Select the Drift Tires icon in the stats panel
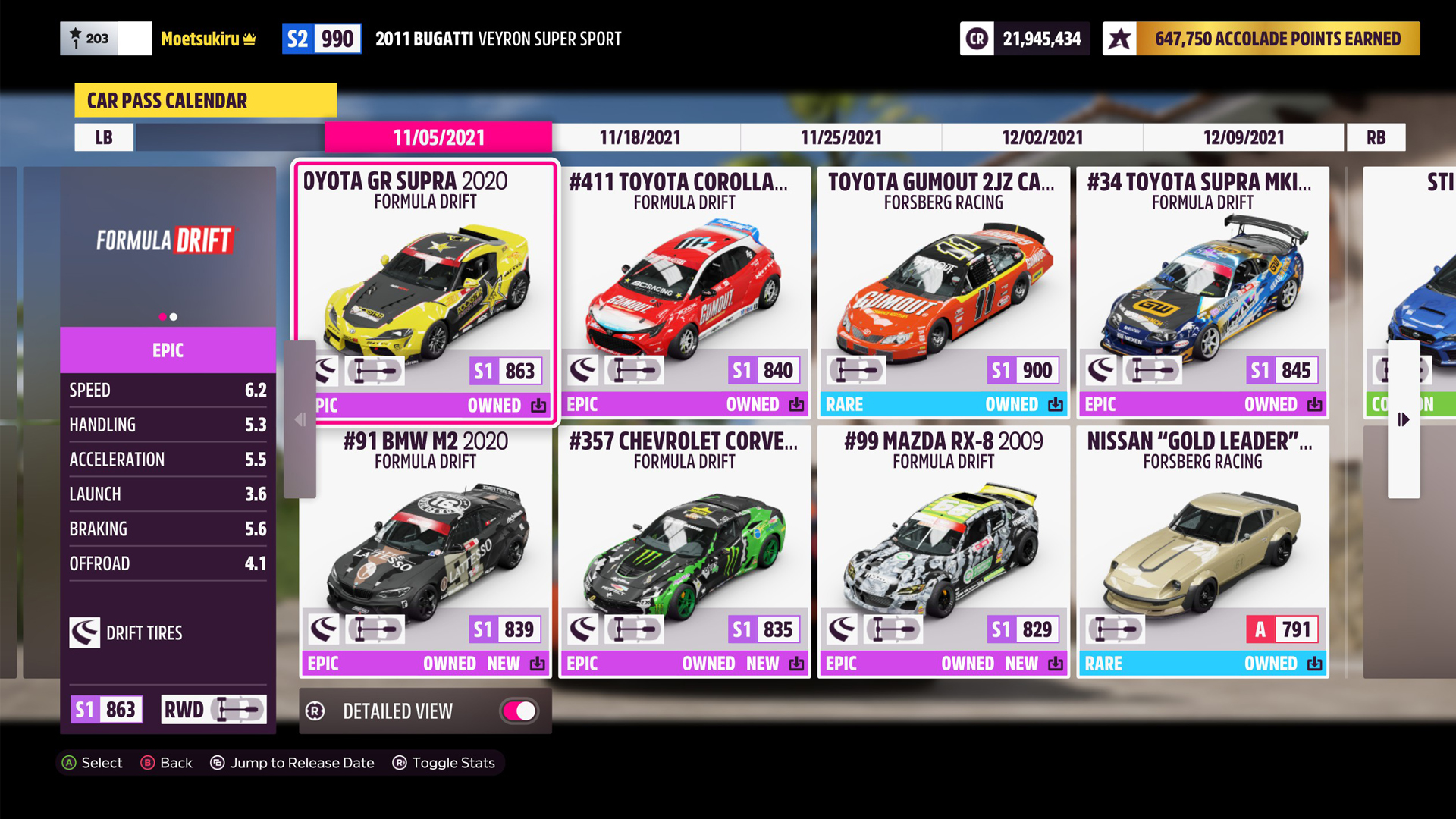The height and width of the screenshot is (819, 1456). pyautogui.click(x=85, y=633)
